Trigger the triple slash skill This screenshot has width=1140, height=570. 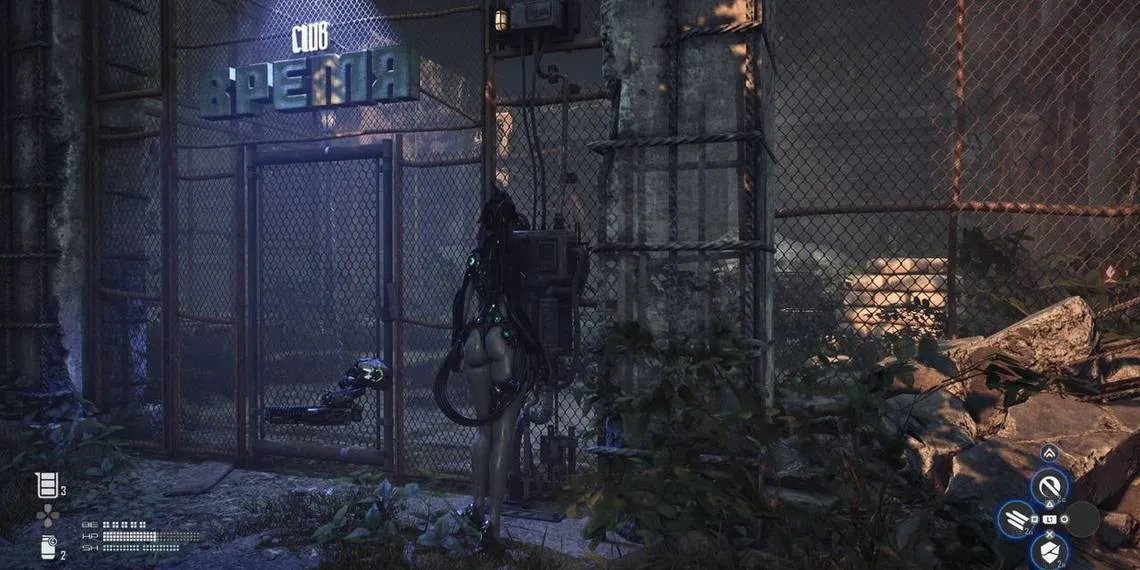pos(1016,520)
